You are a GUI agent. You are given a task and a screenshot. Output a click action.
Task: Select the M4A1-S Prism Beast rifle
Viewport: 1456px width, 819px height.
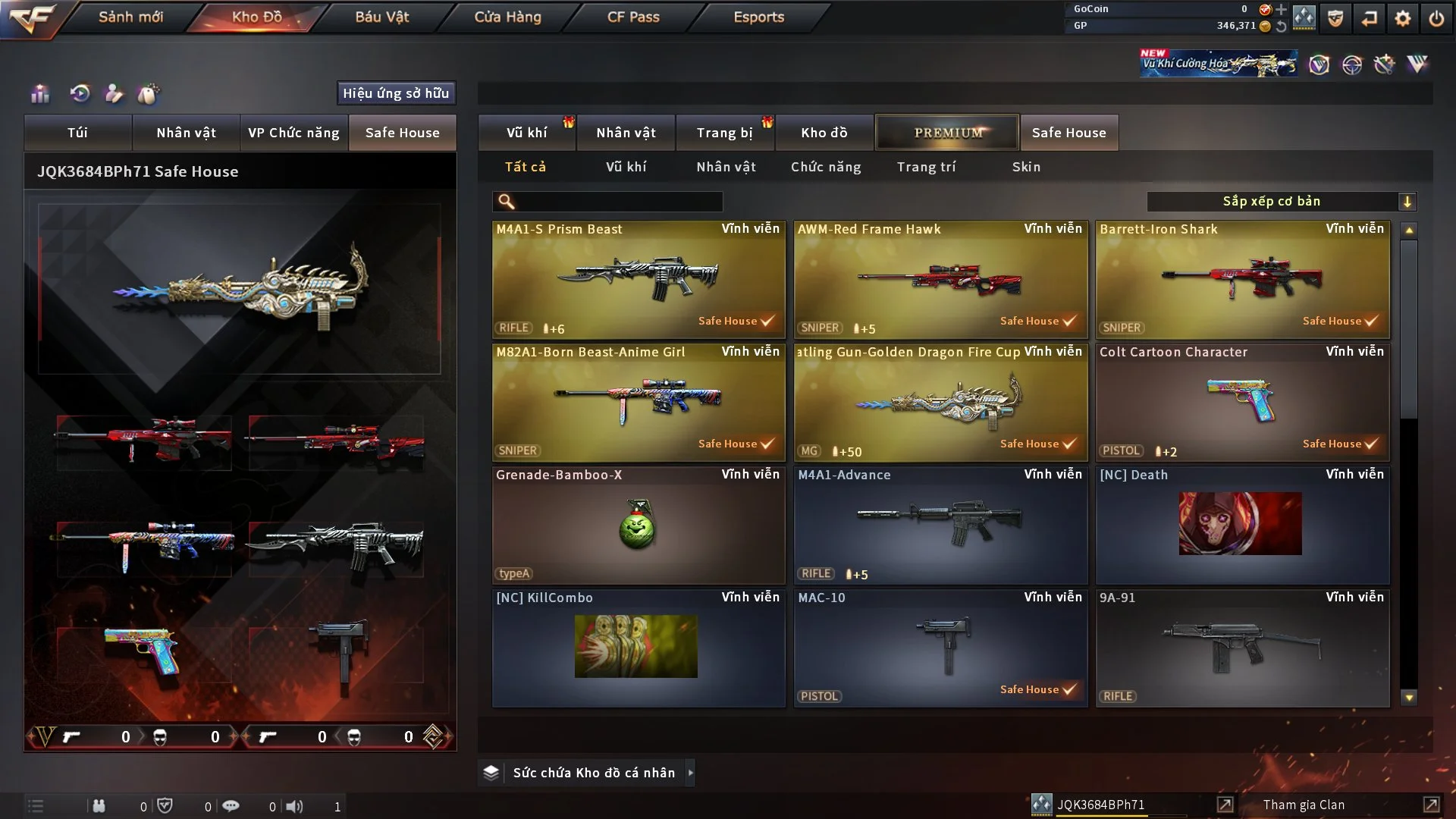pyautogui.click(x=639, y=279)
